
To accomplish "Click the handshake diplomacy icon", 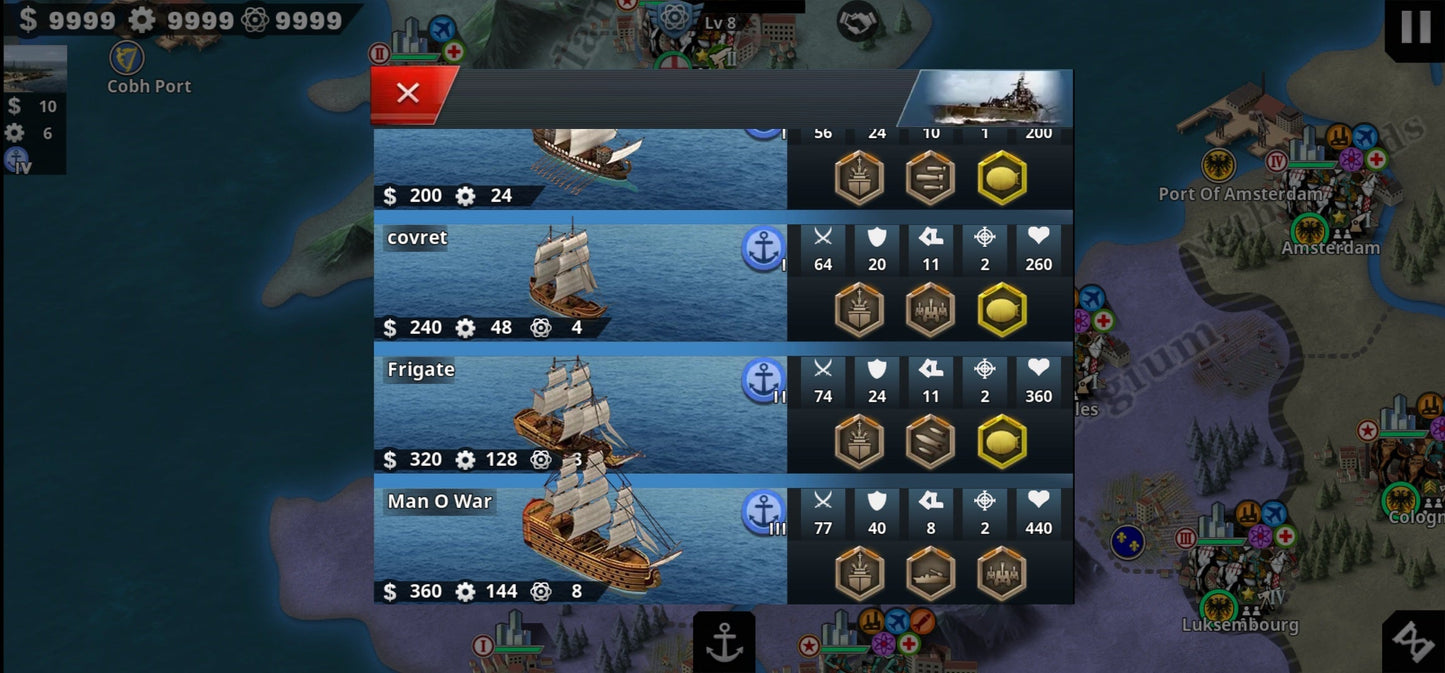I will 857,21.
